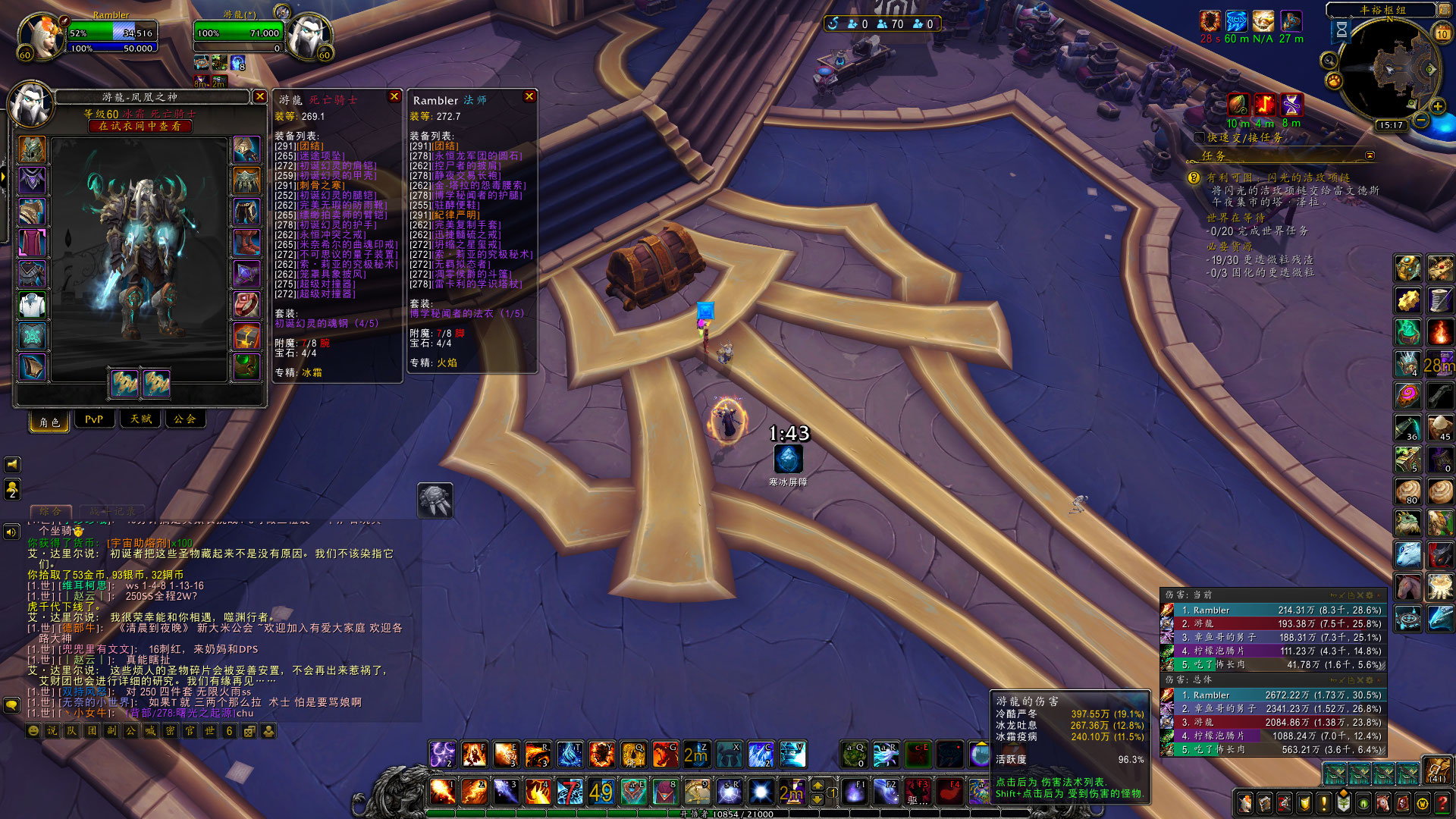The image size is (1456, 819).
Task: Mute sound with the upper speaker icon on left edge
Action: 11,465
